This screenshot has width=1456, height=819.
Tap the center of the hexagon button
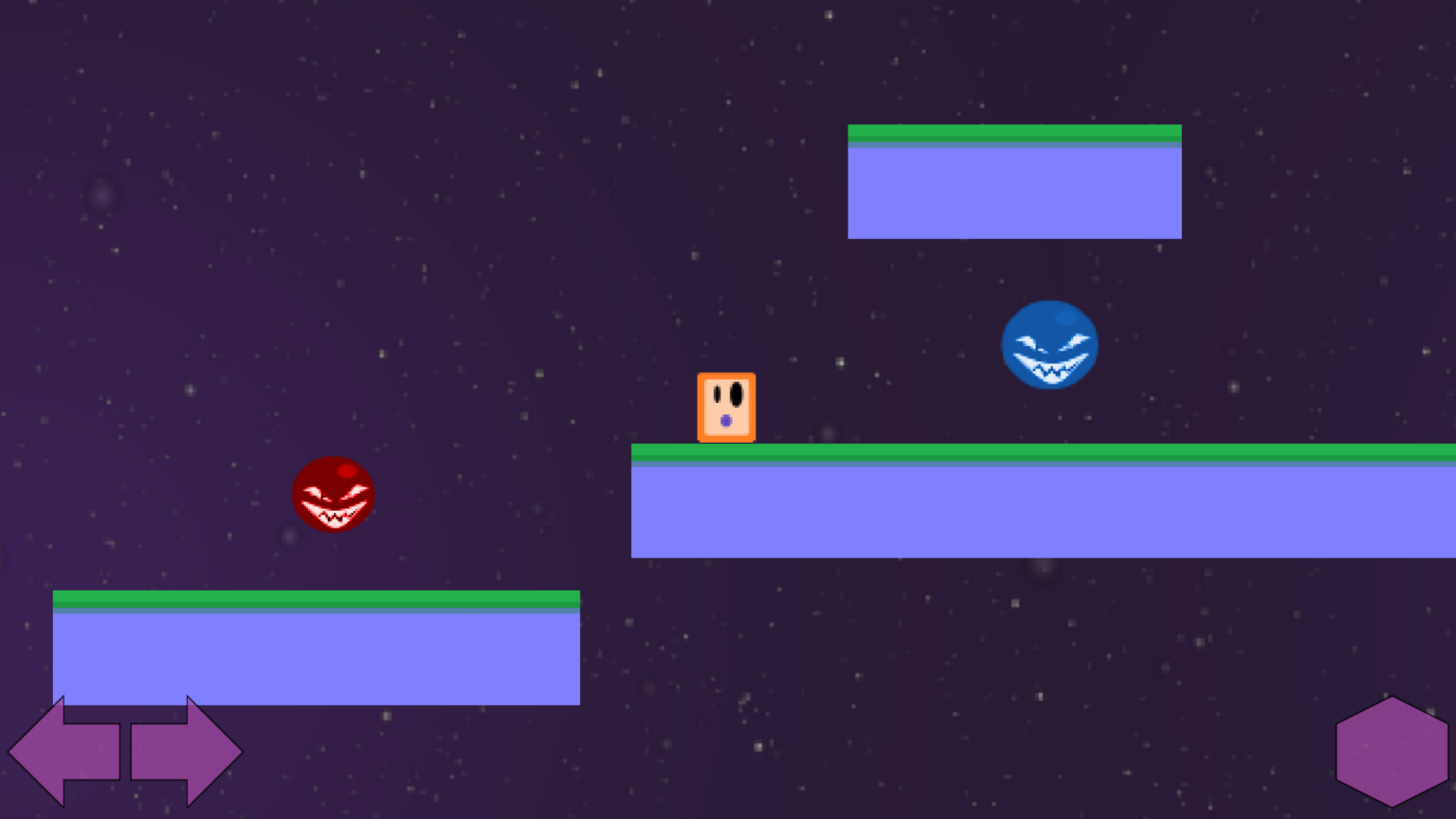coord(1391,751)
